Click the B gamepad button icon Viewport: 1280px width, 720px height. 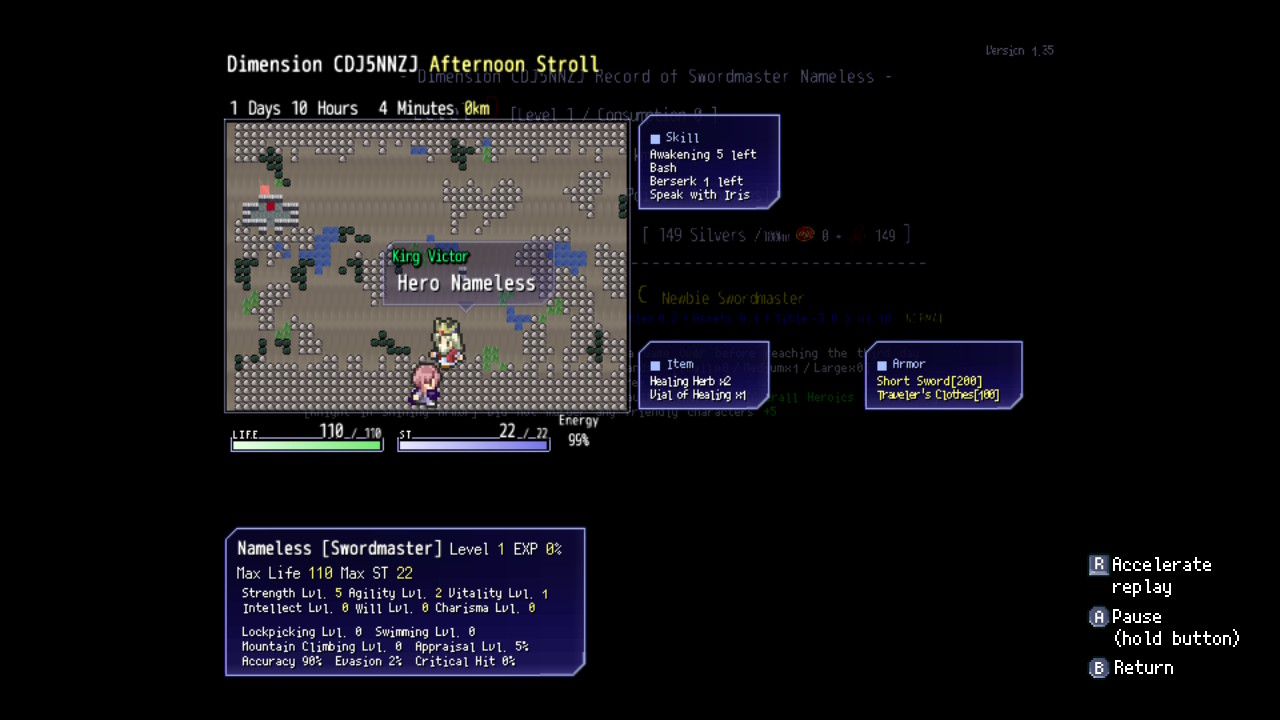(1097, 668)
